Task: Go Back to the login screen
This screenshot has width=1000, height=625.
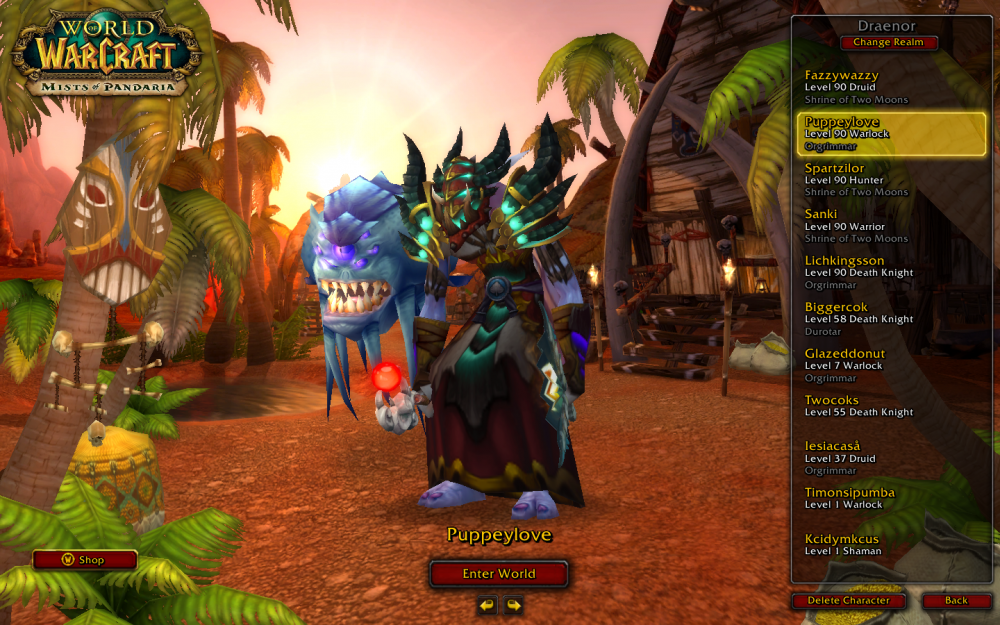Action: pyautogui.click(x=956, y=601)
